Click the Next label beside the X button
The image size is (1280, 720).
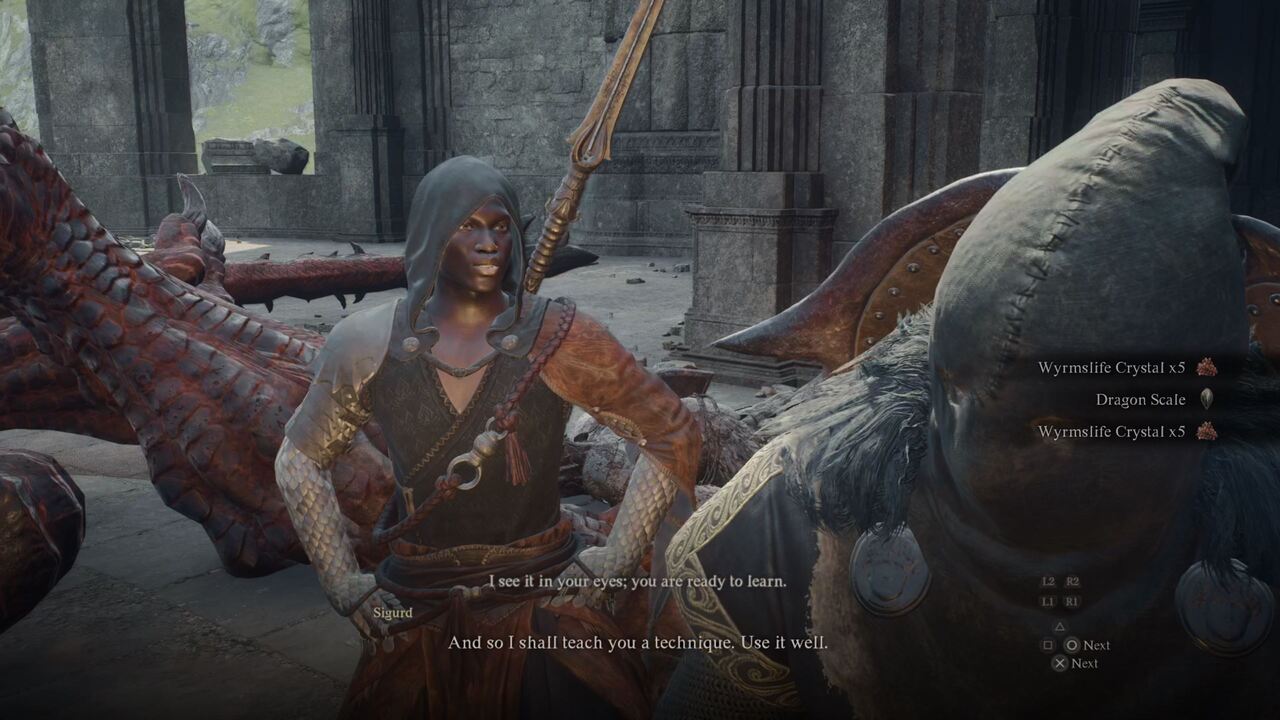pyautogui.click(x=1086, y=663)
